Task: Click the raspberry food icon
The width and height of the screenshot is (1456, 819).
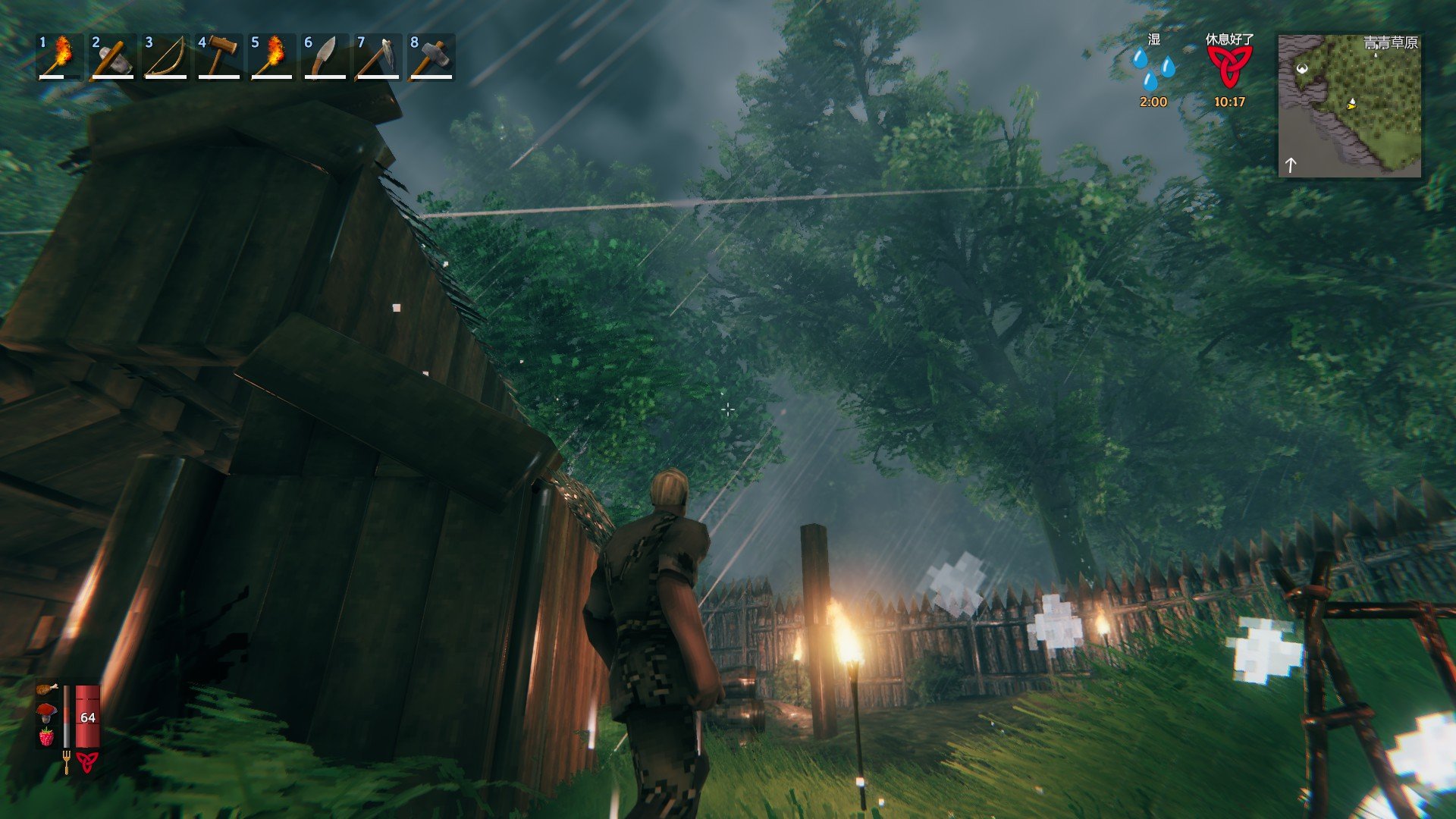Action: tap(47, 736)
